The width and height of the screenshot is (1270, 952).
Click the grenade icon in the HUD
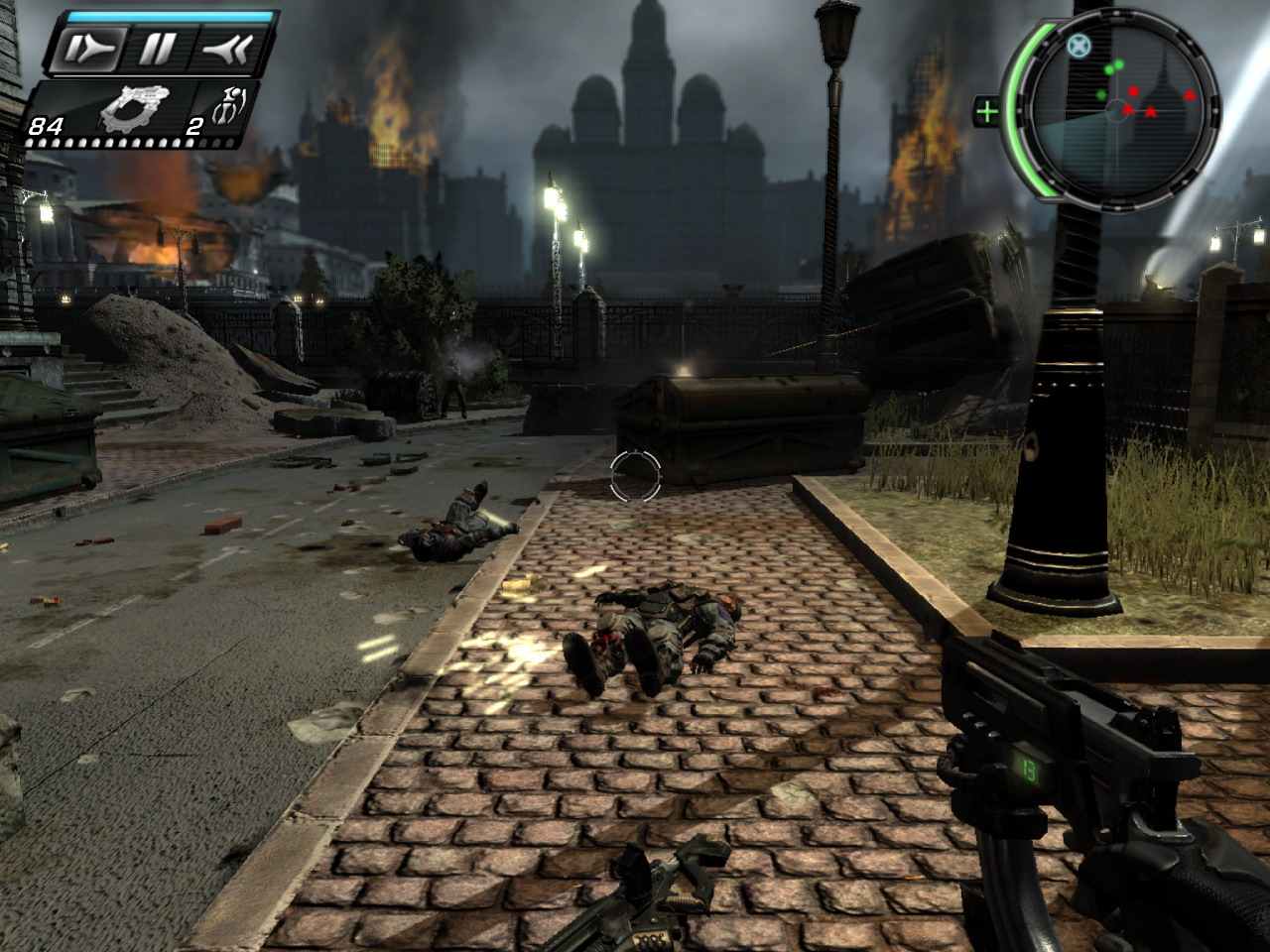pos(229,109)
